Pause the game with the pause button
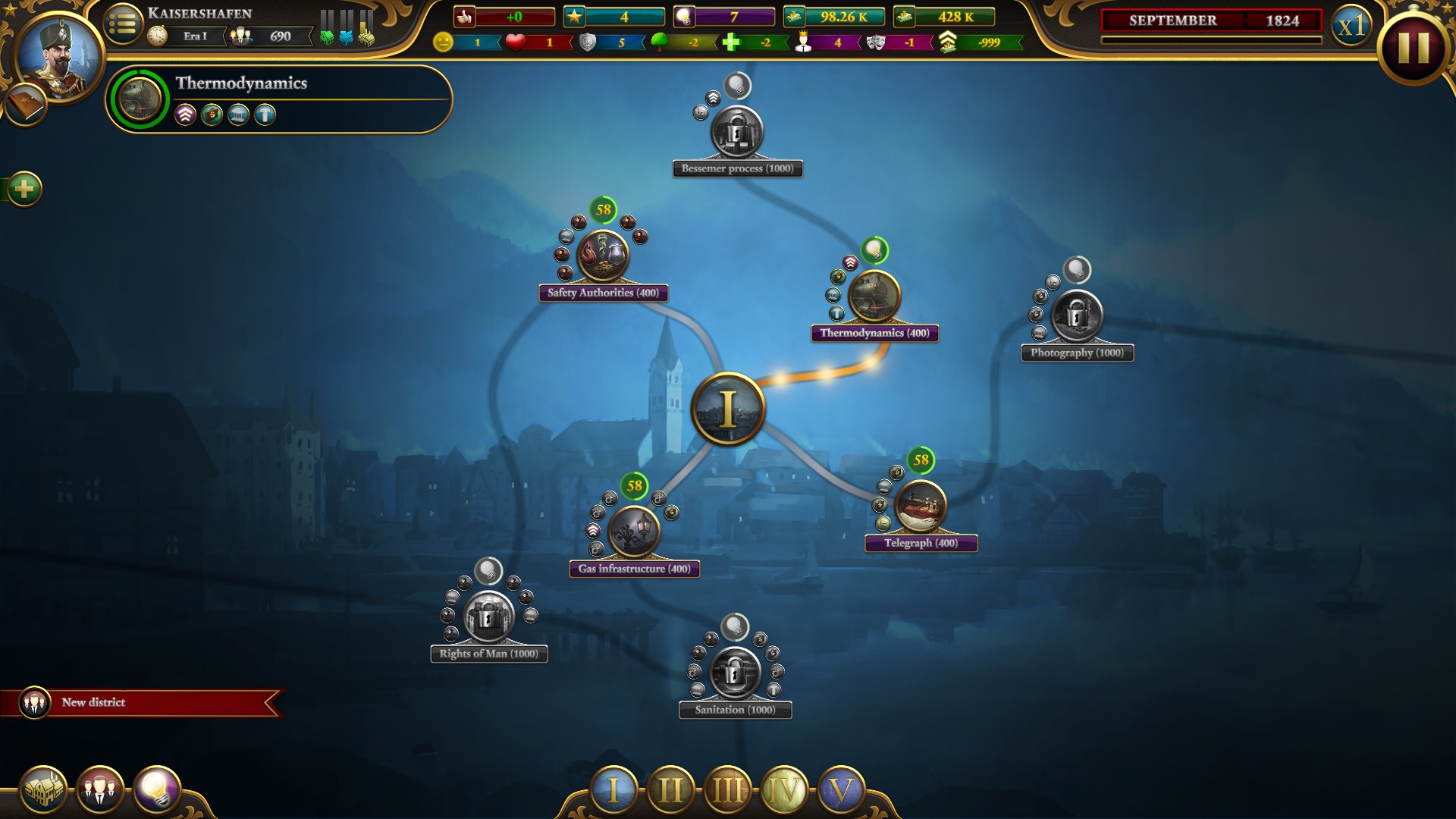Image resolution: width=1456 pixels, height=819 pixels. point(1413,47)
